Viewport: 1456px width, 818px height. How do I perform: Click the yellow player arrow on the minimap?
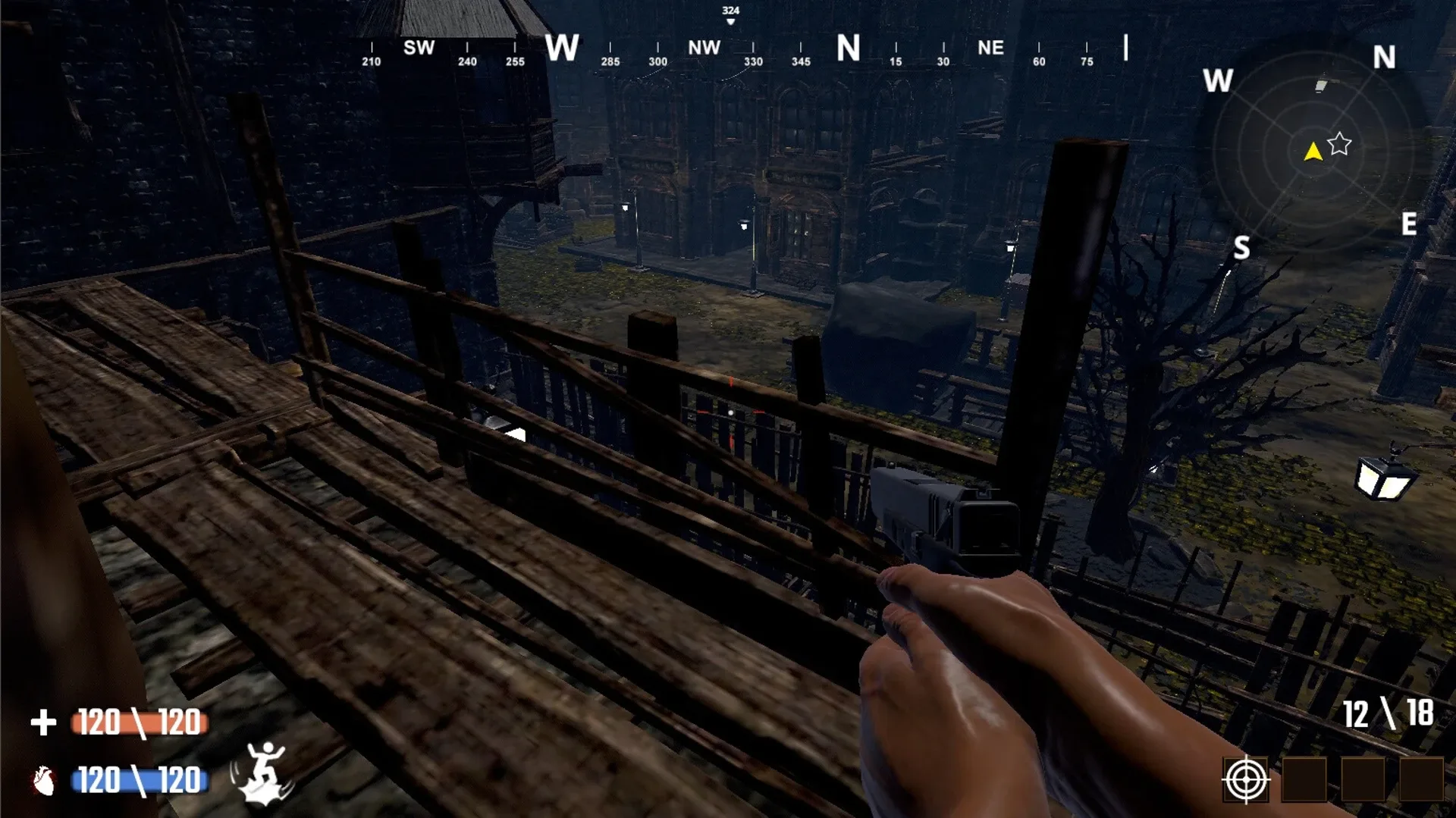click(1311, 151)
